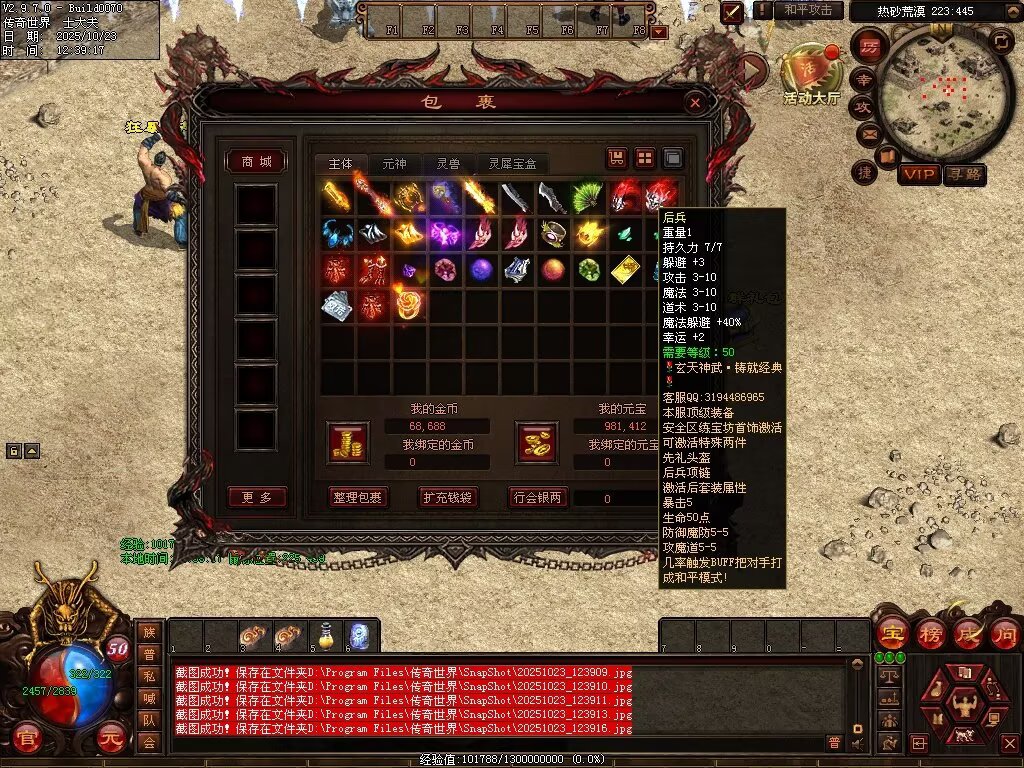Open the mail envelope icon
The width and height of the screenshot is (1024, 768).
click(866, 133)
